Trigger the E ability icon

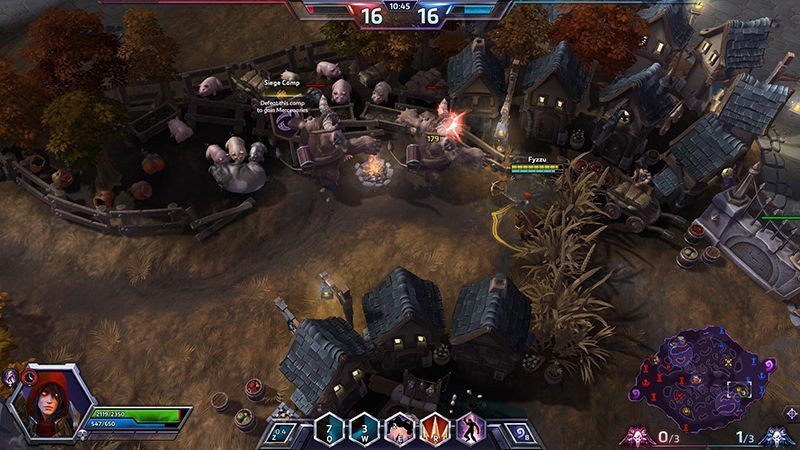(x=400, y=428)
